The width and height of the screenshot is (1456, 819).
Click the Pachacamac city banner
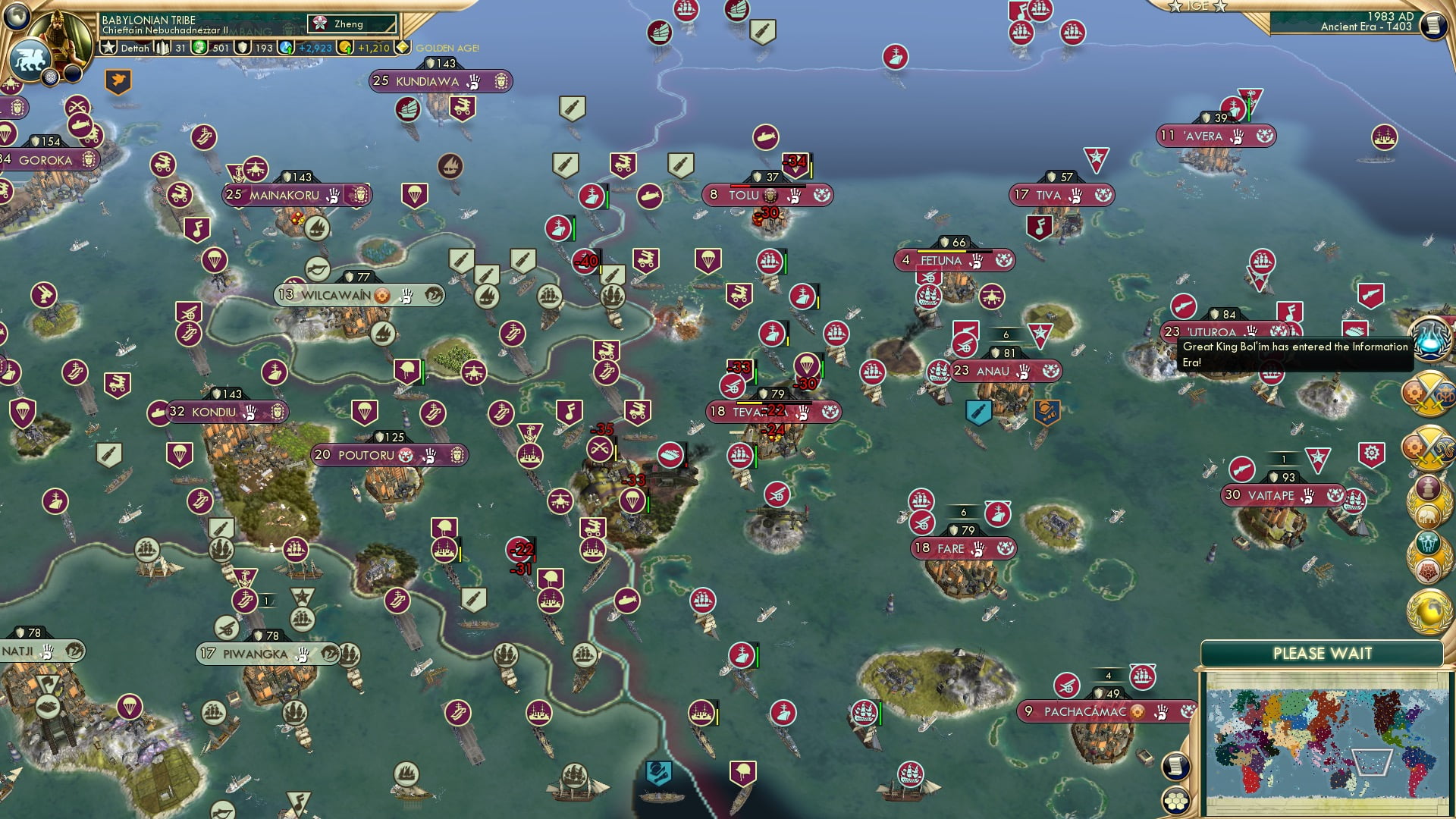coord(1084,712)
